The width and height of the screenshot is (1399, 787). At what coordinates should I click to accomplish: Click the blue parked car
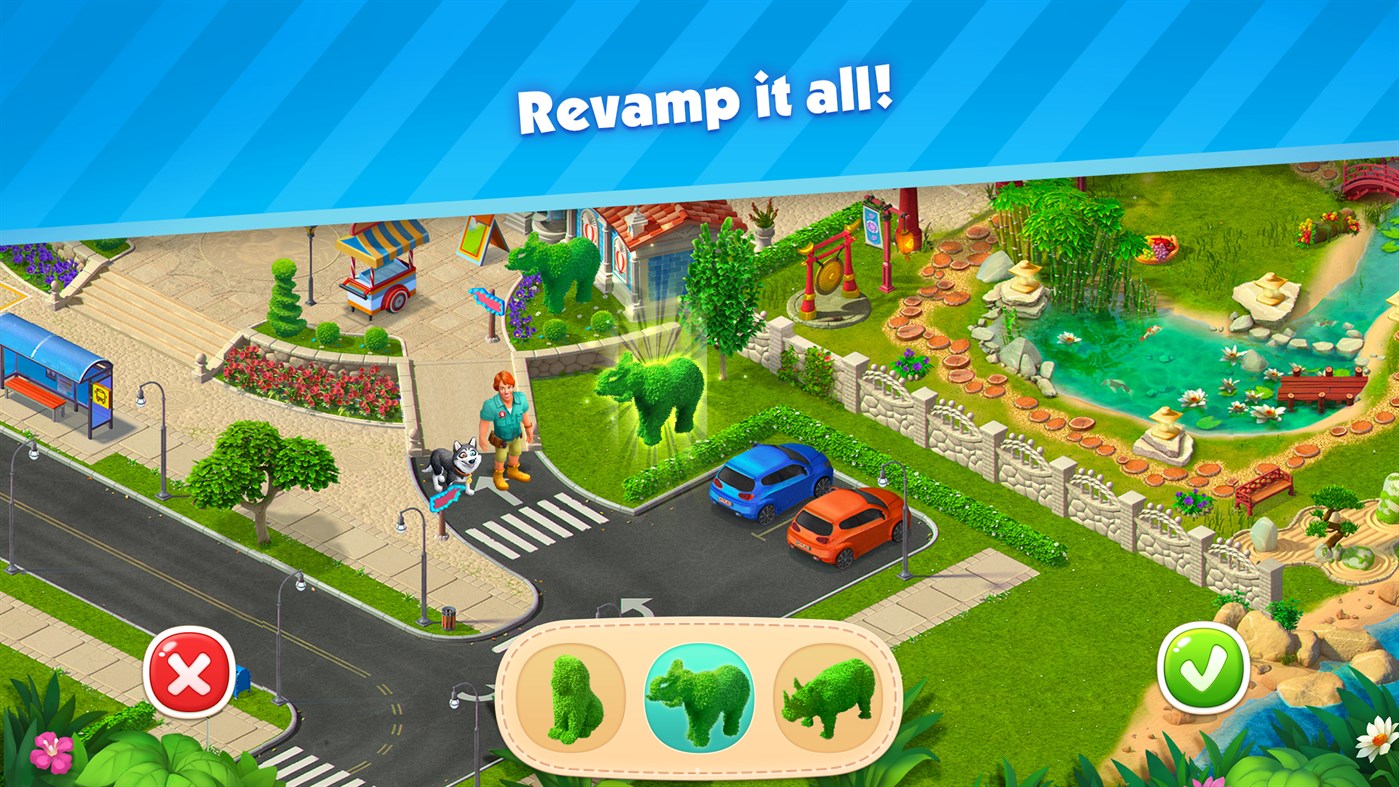(770, 480)
